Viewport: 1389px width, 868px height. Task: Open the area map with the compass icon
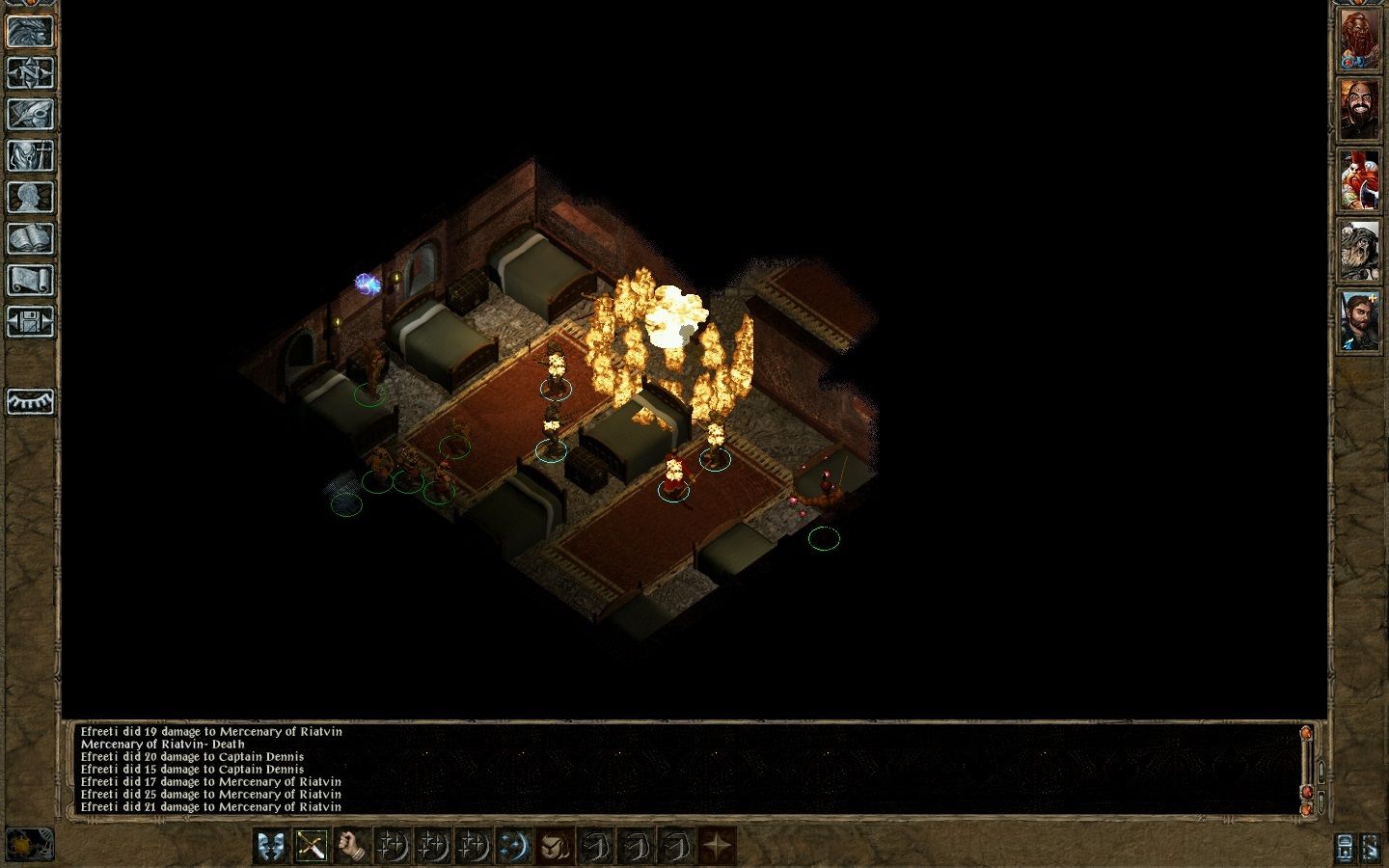coord(30,72)
